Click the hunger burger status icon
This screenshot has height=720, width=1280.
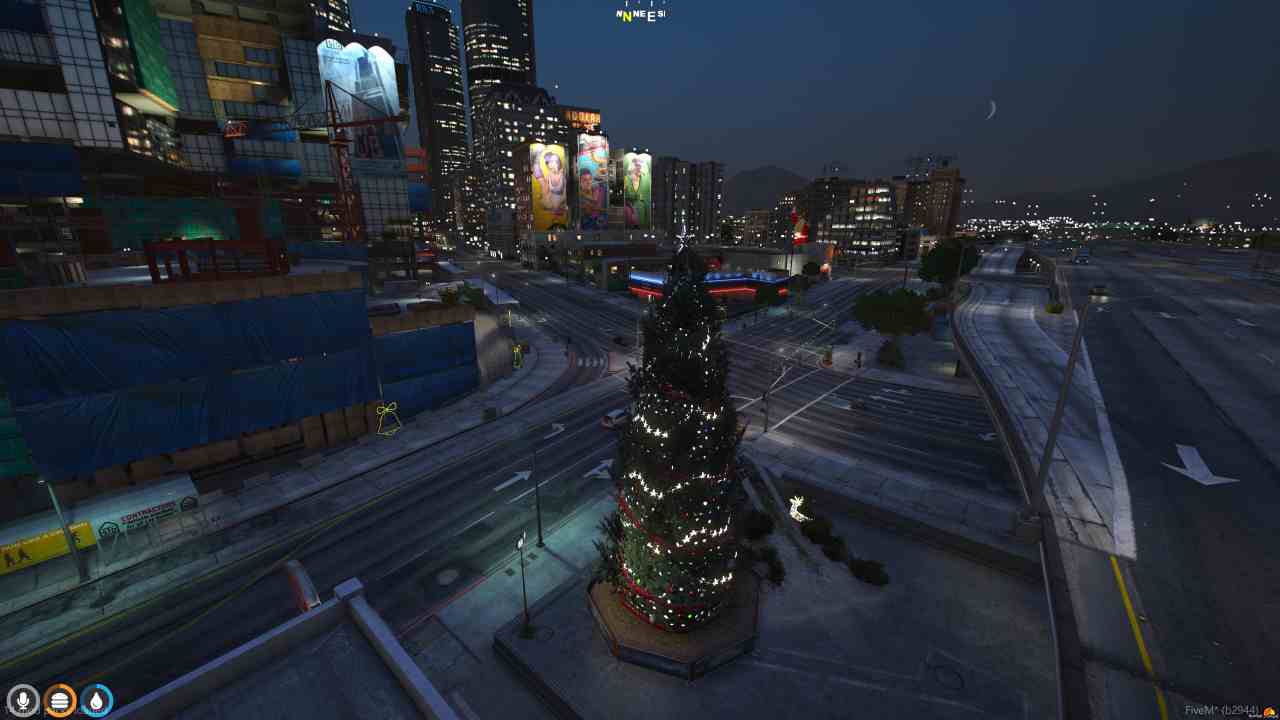click(59, 700)
